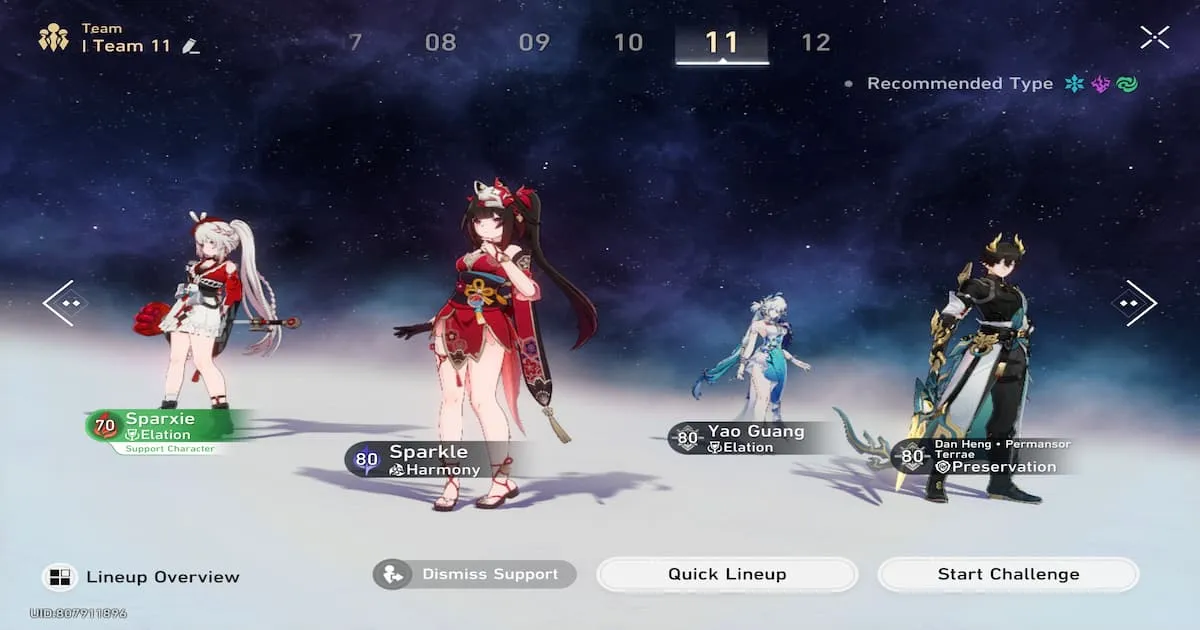Switch to team tab 10
The height and width of the screenshot is (630, 1200).
coord(628,42)
